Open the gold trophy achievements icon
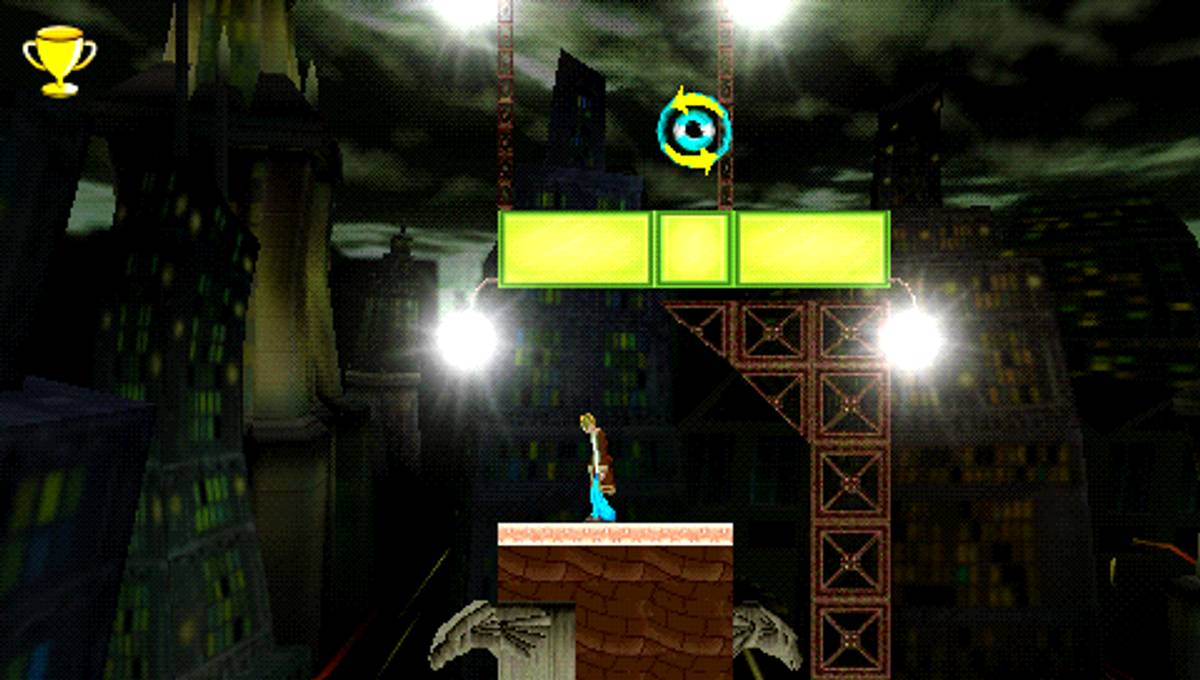1200x680 pixels. [60, 60]
